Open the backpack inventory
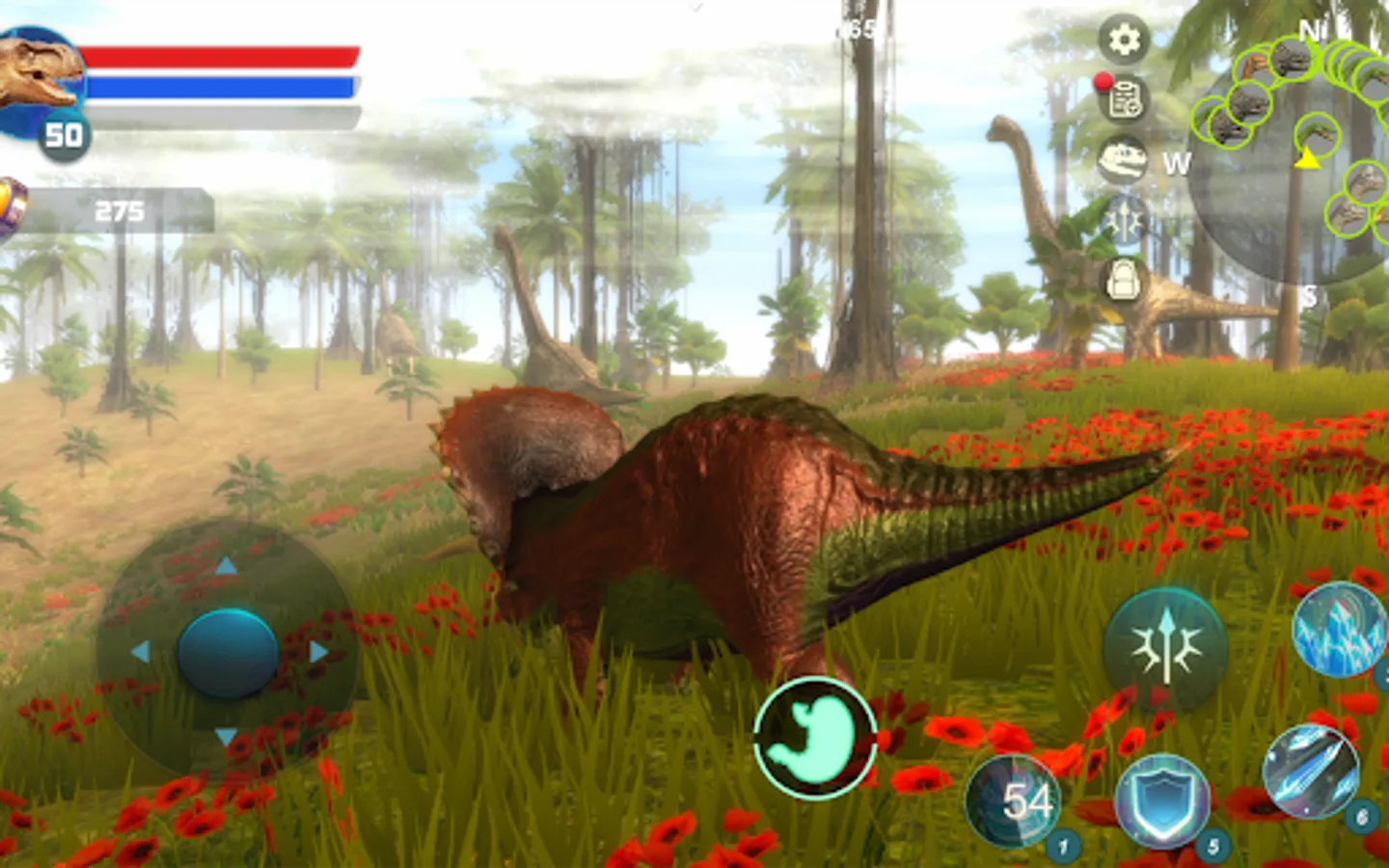The height and width of the screenshot is (868, 1389). tap(1124, 281)
